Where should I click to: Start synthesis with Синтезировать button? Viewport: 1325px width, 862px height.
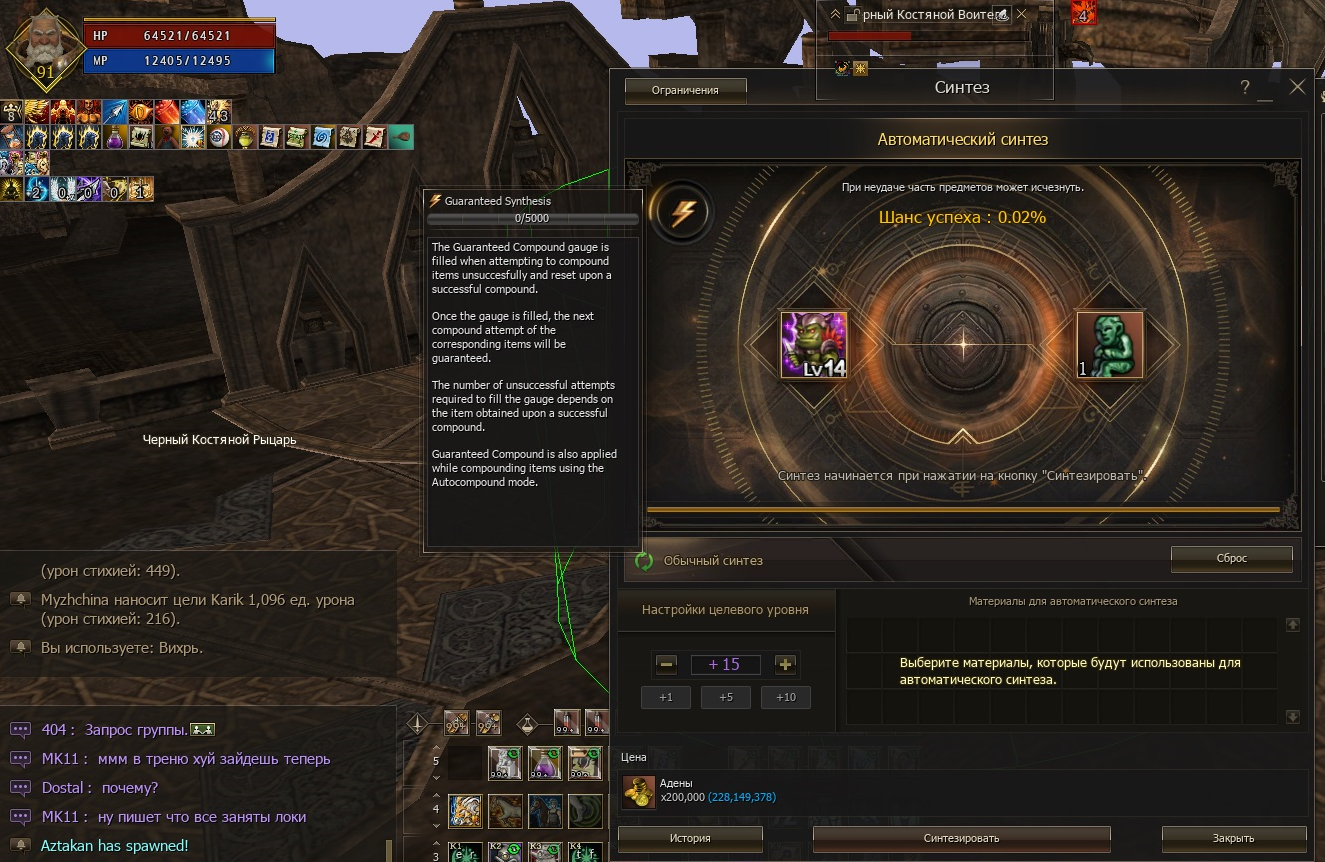click(x=961, y=838)
